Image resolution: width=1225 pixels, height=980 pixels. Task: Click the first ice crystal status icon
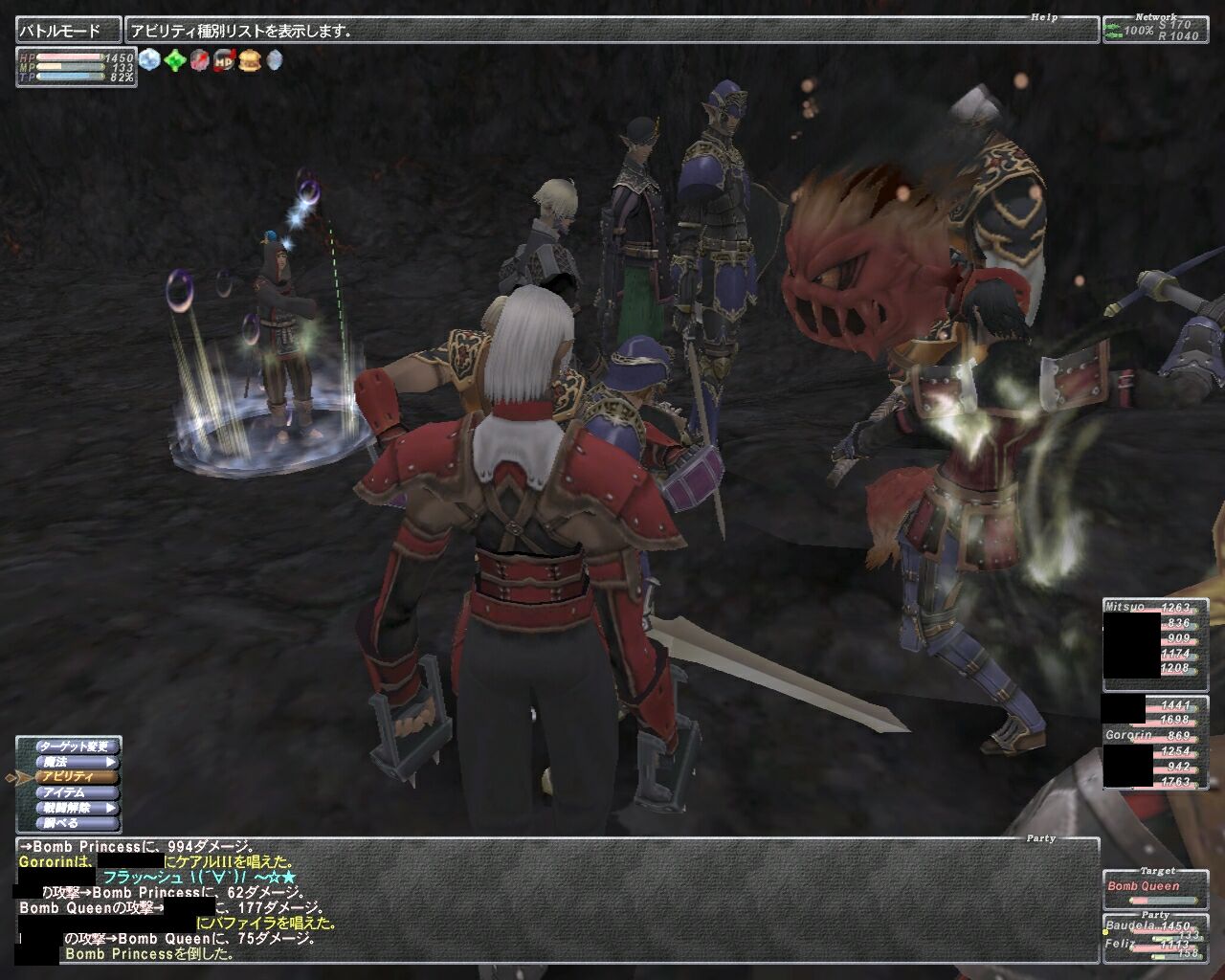pyautogui.click(x=149, y=61)
